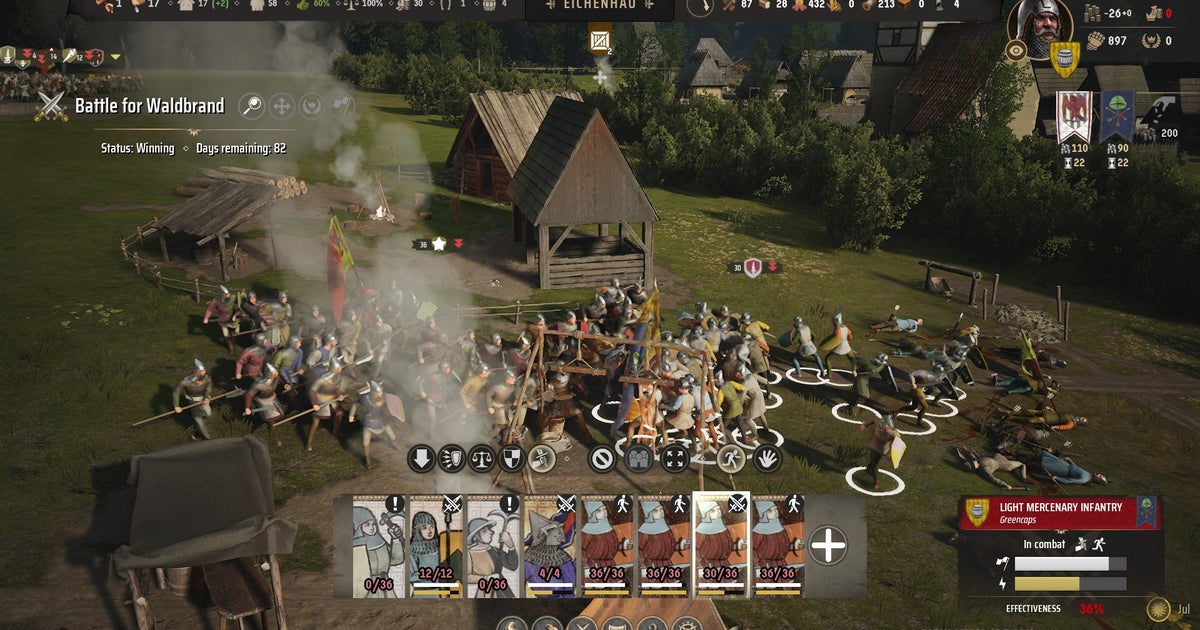The height and width of the screenshot is (630, 1200).
Task: Activate the running man command
Action: pyautogui.click(x=731, y=459)
